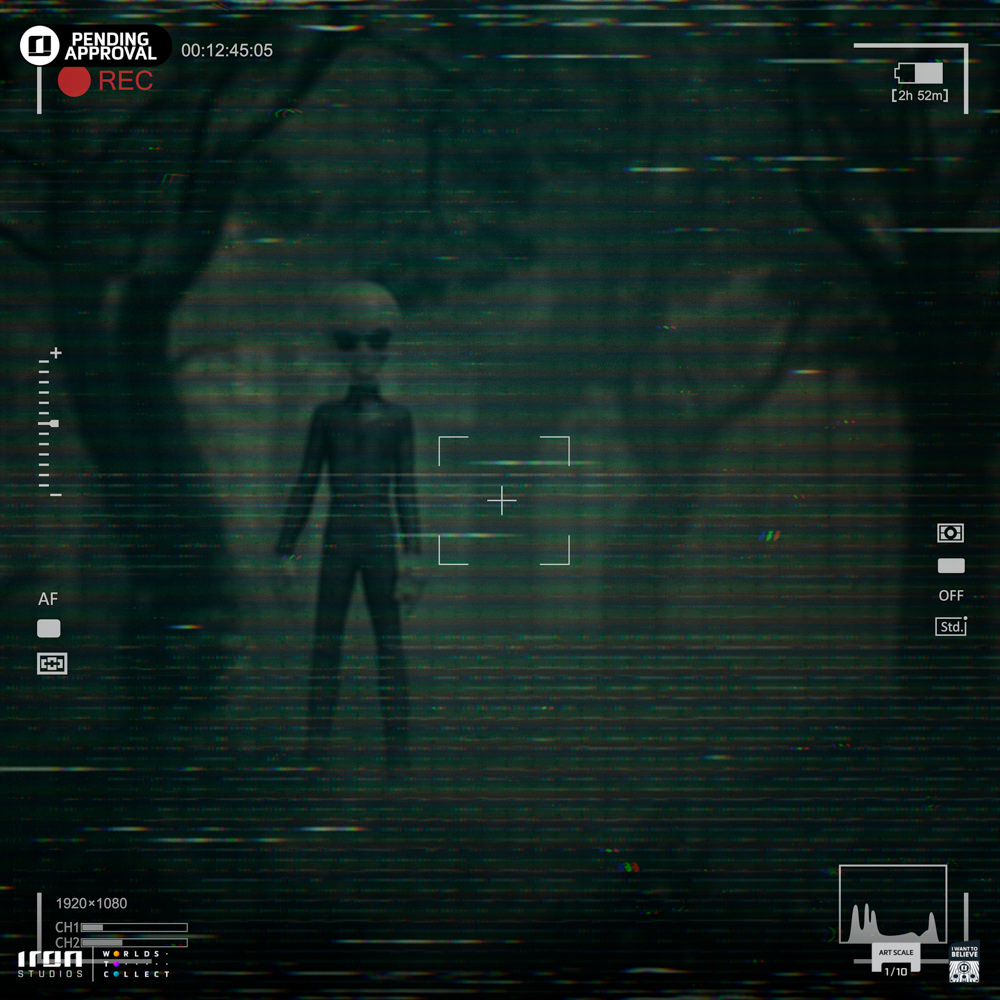Select the I Want to Believe icon
The height and width of the screenshot is (1000, 1000).
(964, 963)
